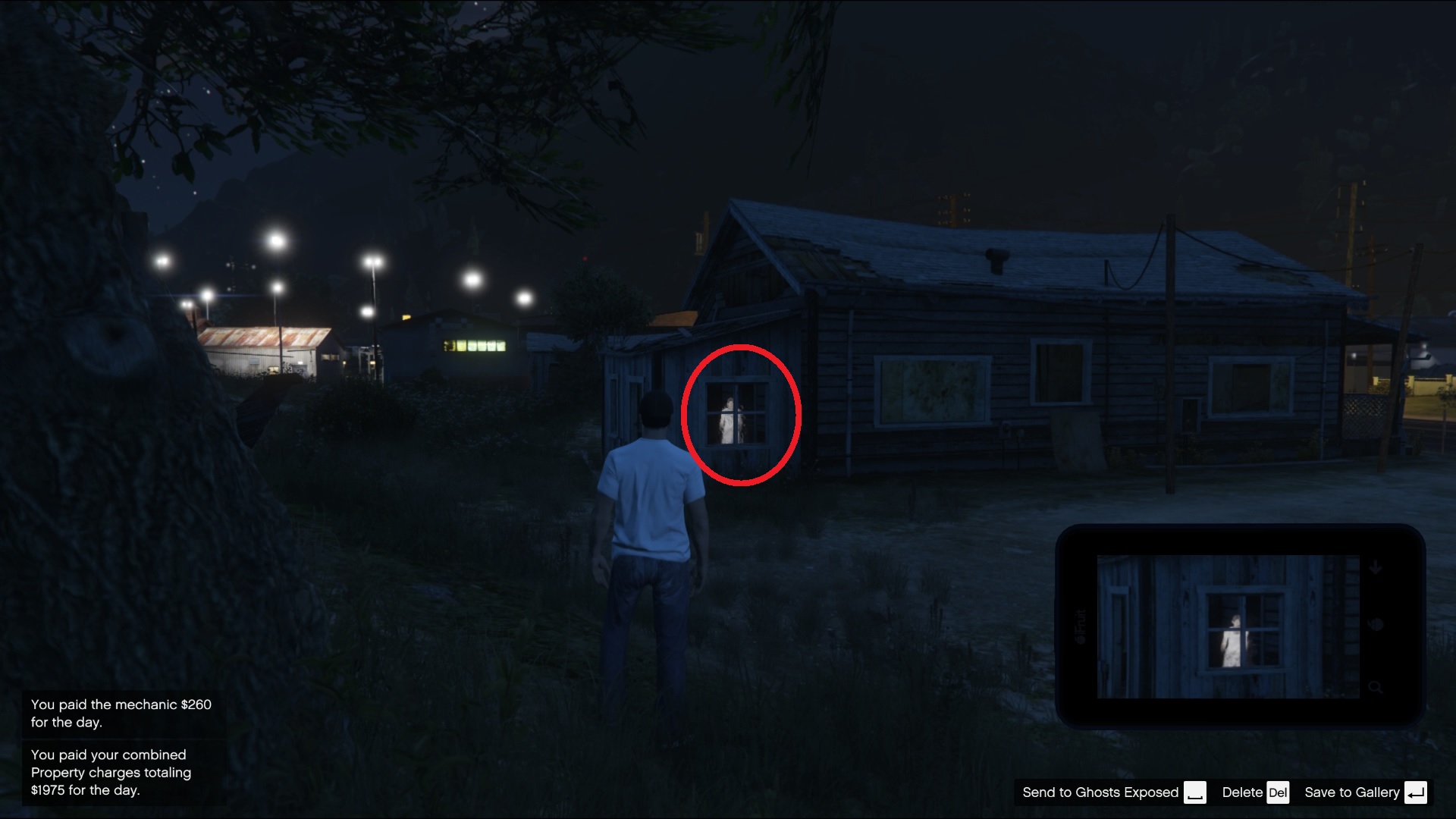Select the magnifying glass zoom icon

tap(1376, 687)
